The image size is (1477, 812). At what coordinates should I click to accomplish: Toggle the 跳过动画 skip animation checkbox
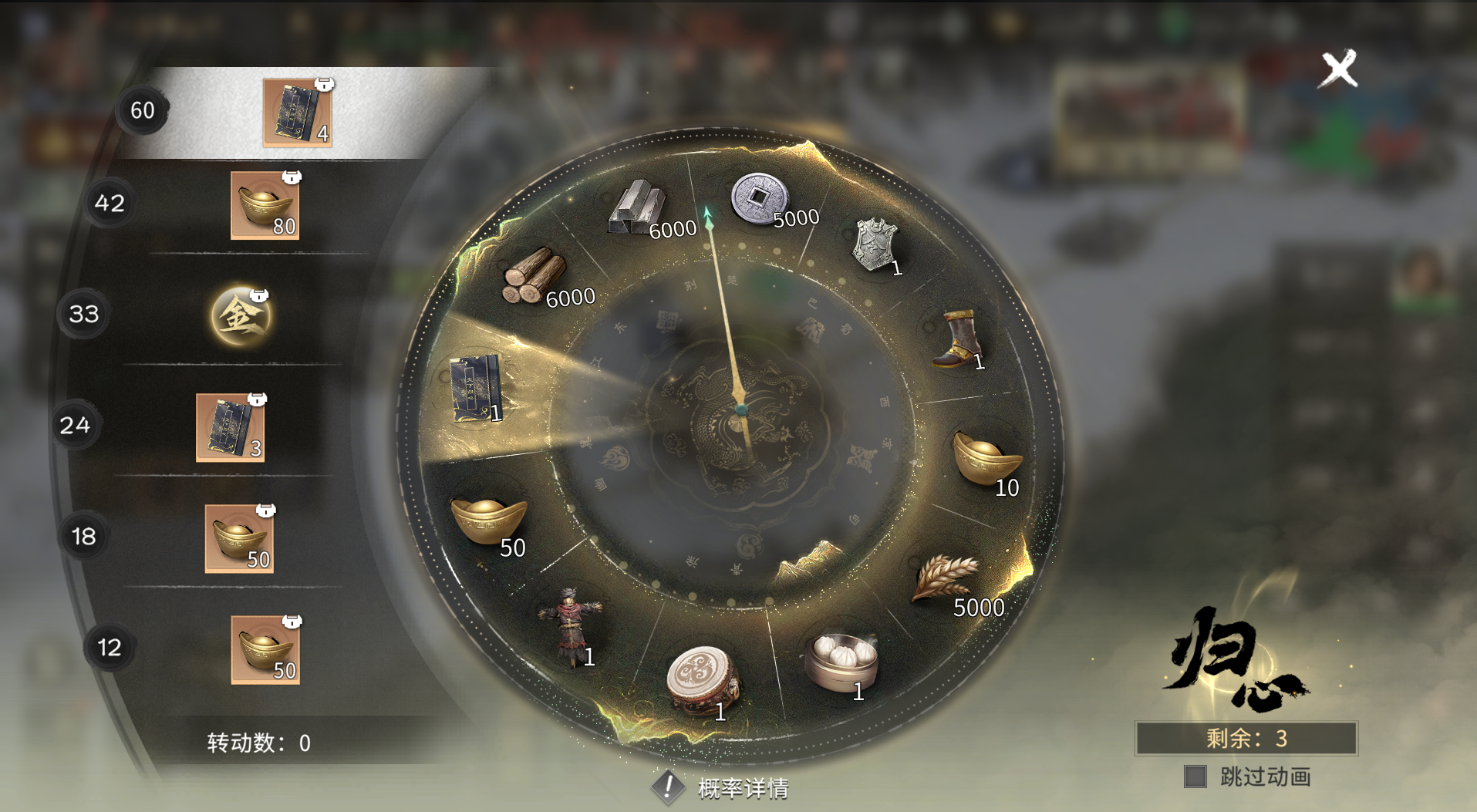click(1195, 777)
